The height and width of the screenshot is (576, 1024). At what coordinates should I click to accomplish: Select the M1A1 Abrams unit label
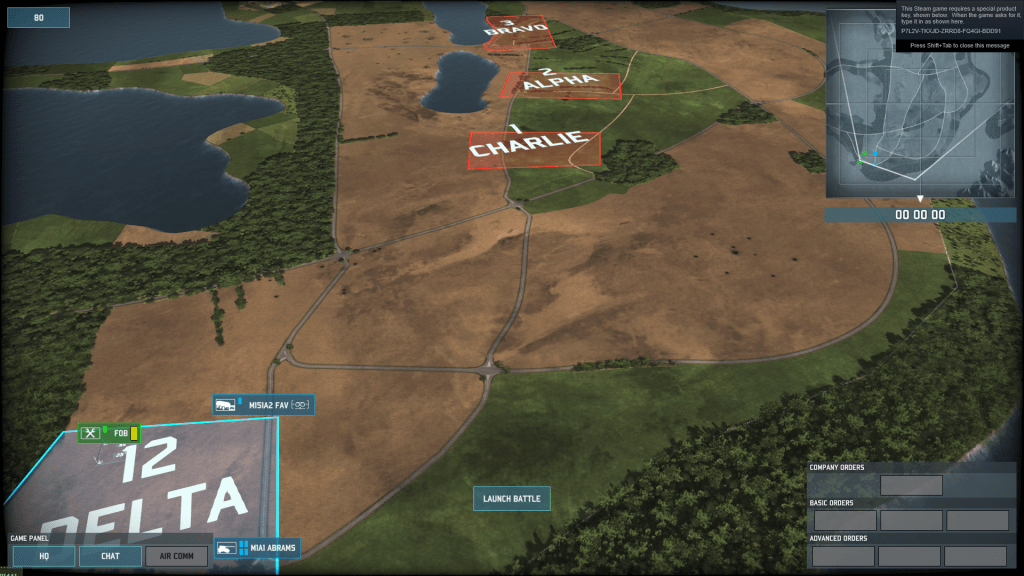257,548
